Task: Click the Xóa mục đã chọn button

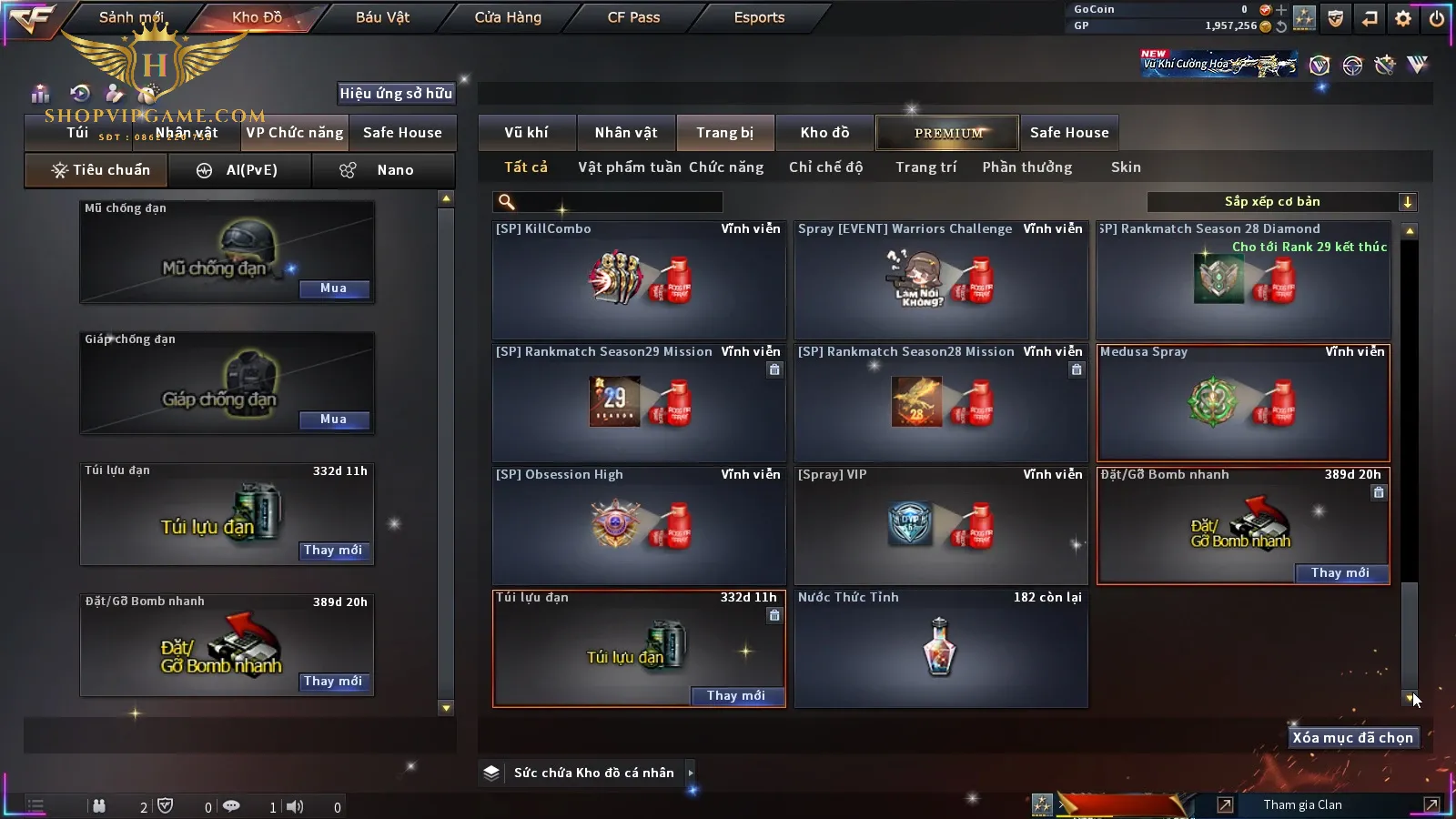Action: click(x=1352, y=738)
